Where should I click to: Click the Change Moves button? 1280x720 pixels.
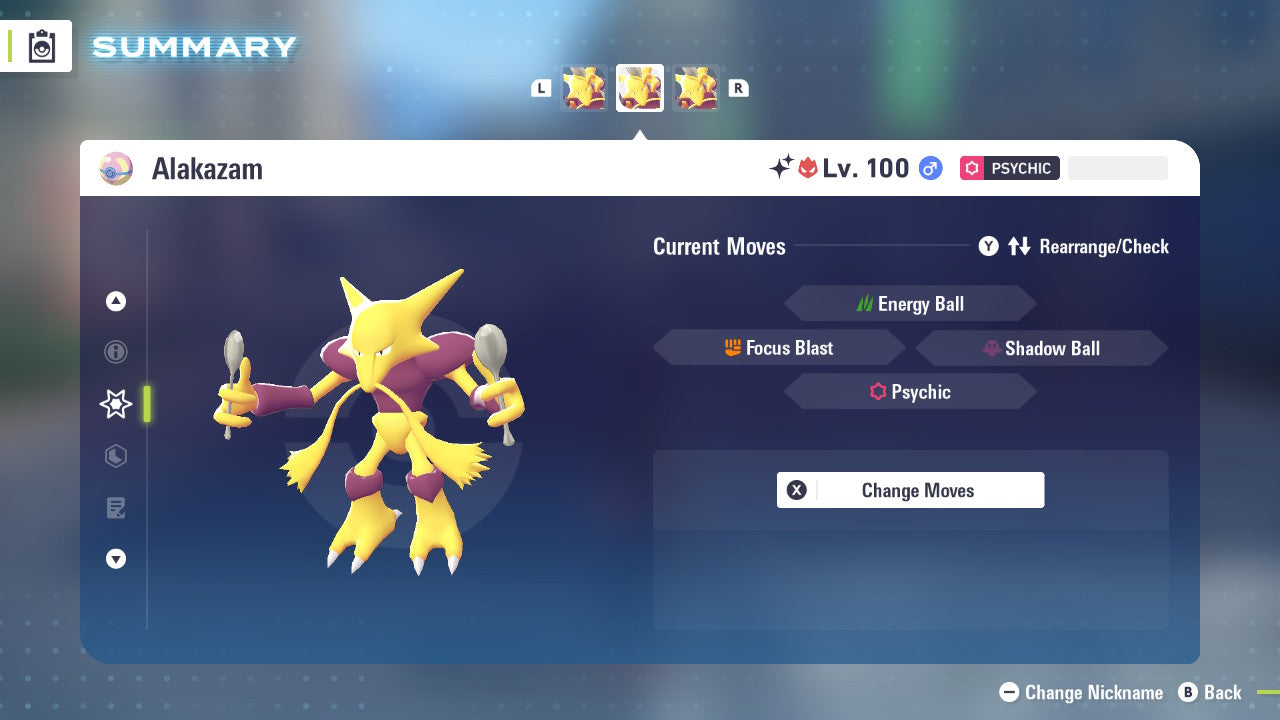pyautogui.click(x=910, y=490)
